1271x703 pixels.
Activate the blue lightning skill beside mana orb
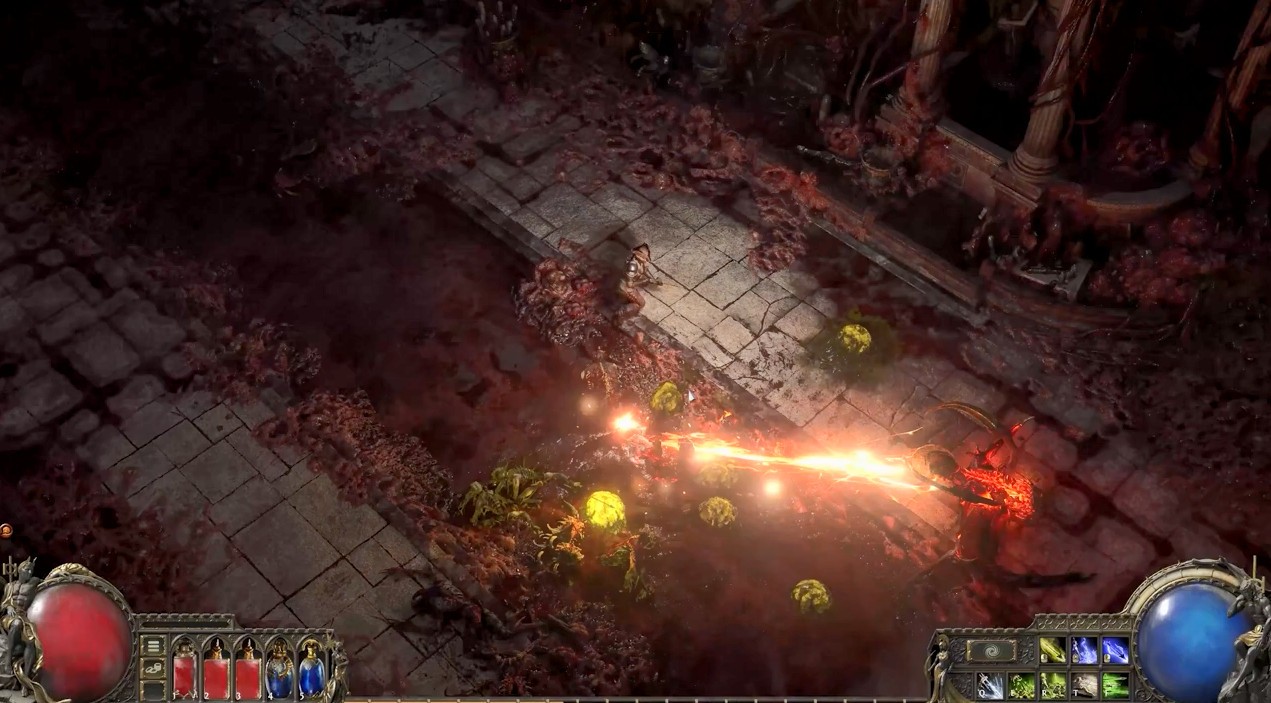(x=1115, y=650)
